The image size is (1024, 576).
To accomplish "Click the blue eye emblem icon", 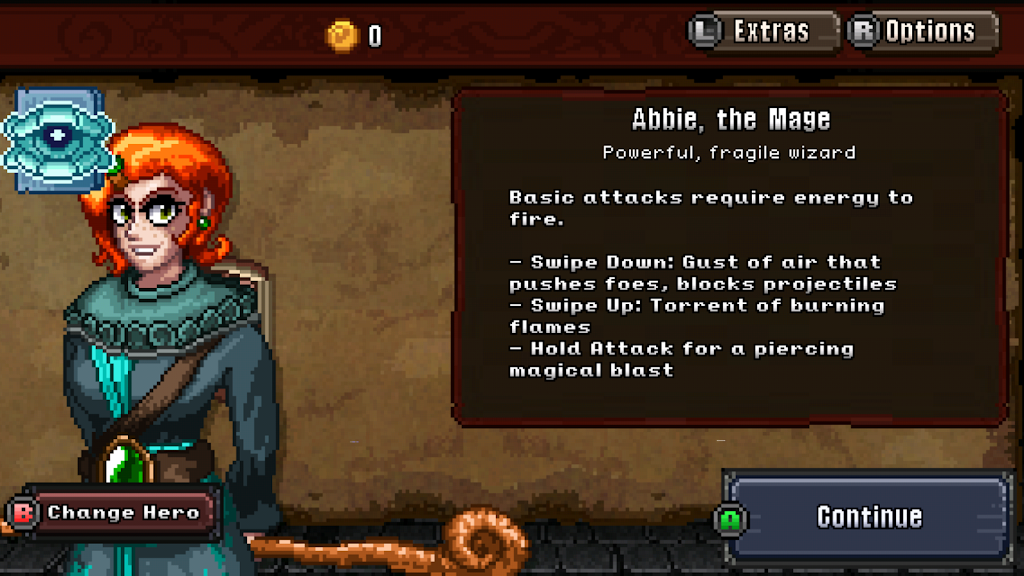I will [x=57, y=136].
